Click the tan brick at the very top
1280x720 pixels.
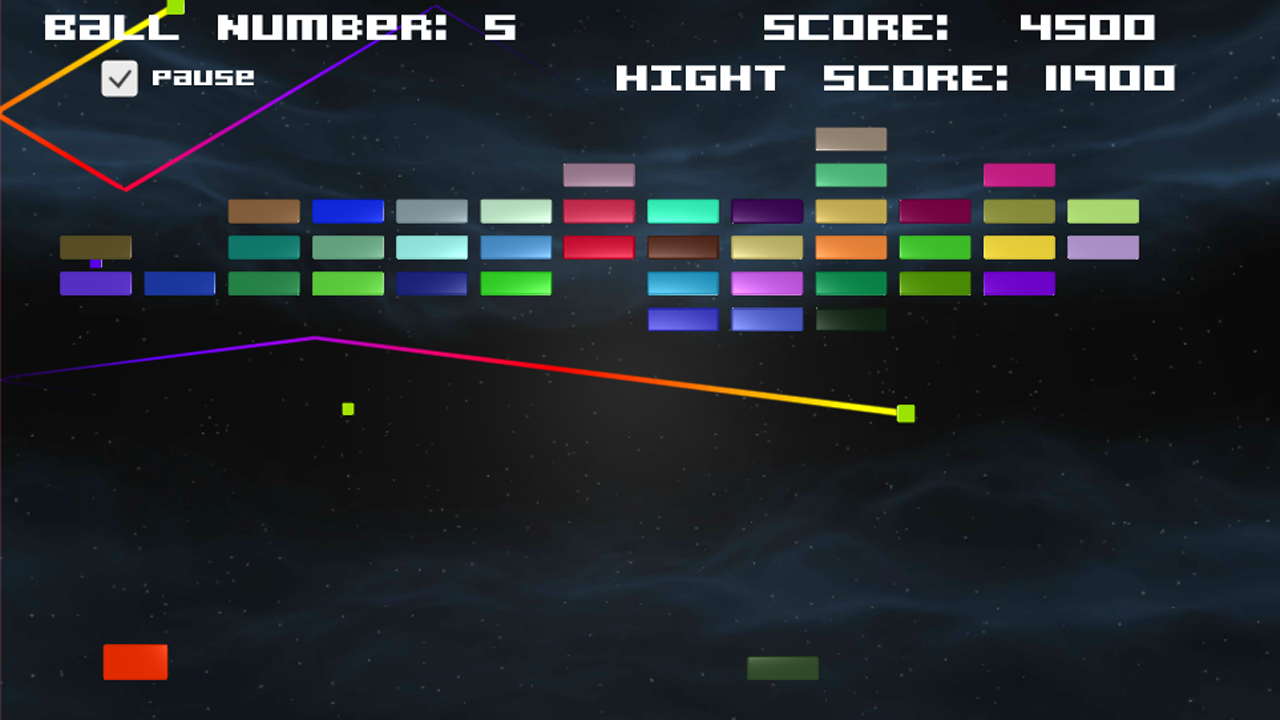click(x=851, y=139)
